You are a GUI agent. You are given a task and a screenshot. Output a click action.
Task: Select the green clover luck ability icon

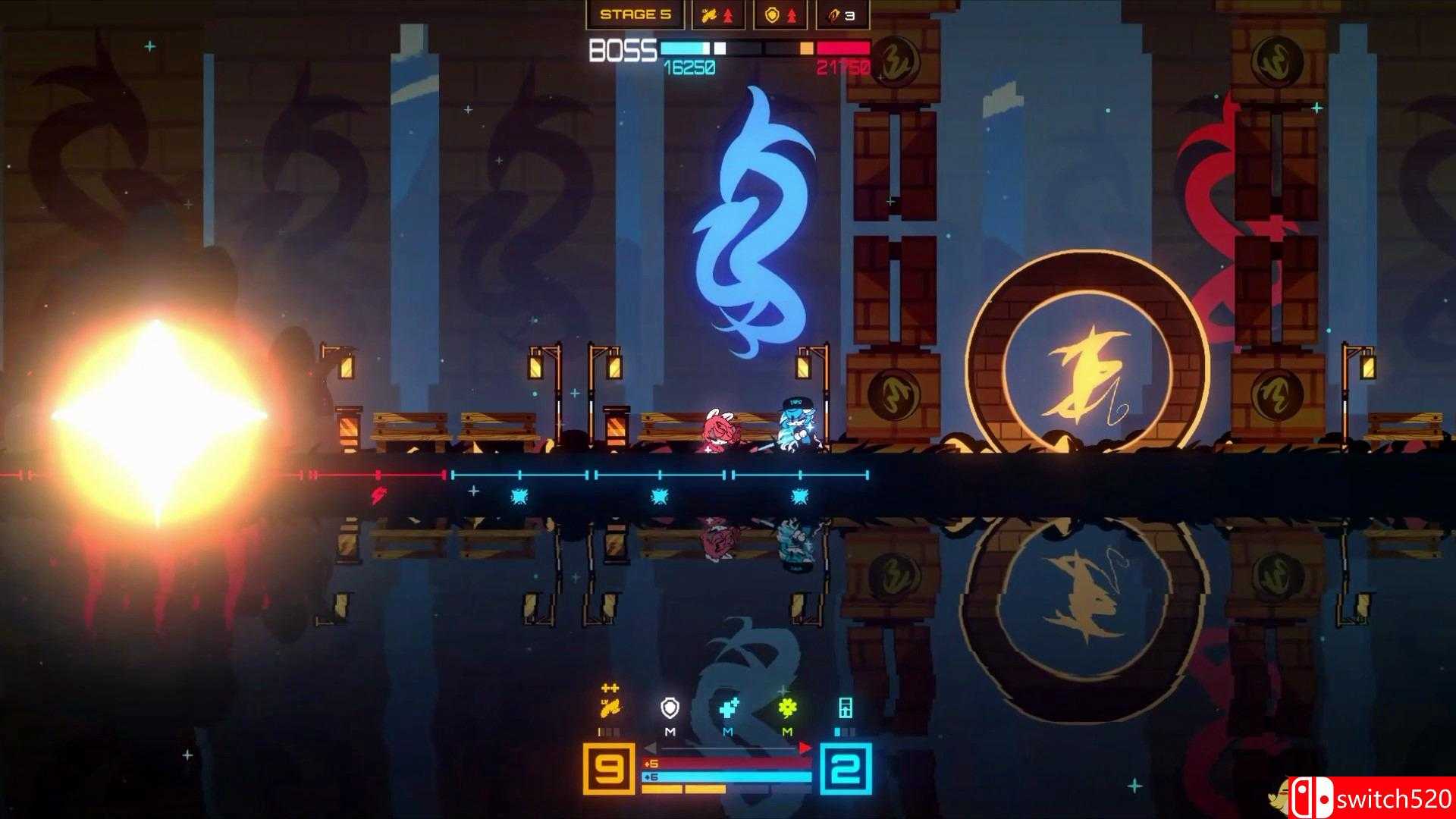[x=788, y=708]
